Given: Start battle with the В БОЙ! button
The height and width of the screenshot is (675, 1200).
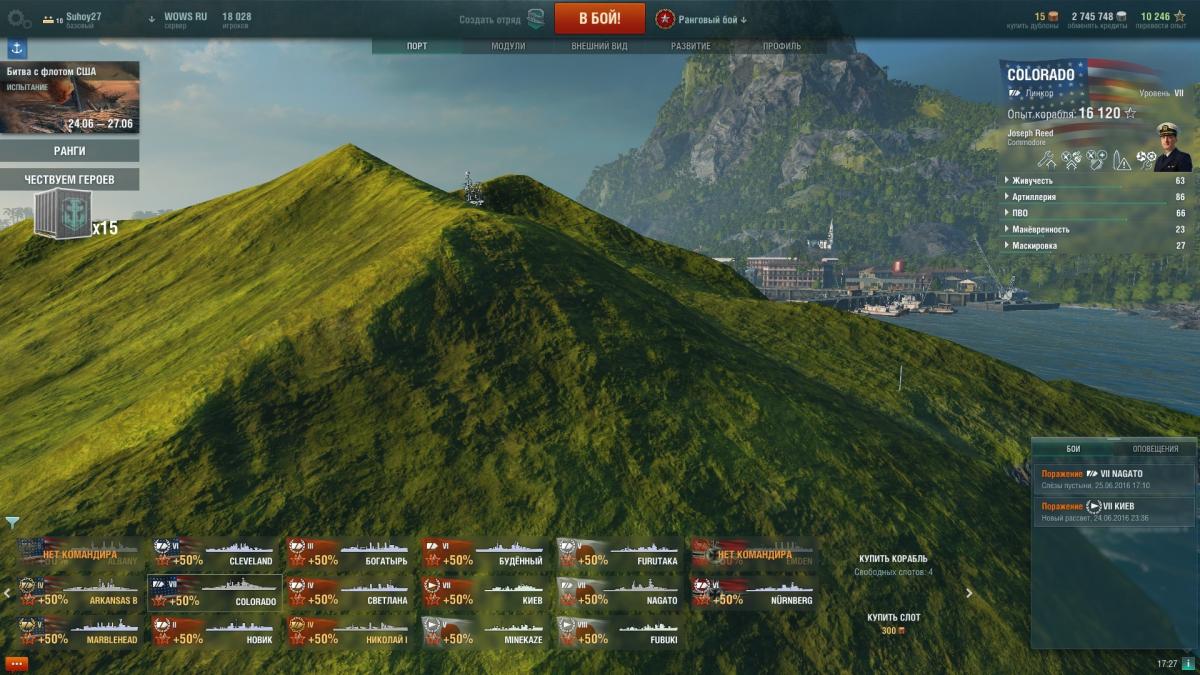Looking at the screenshot, I should (x=599, y=18).
